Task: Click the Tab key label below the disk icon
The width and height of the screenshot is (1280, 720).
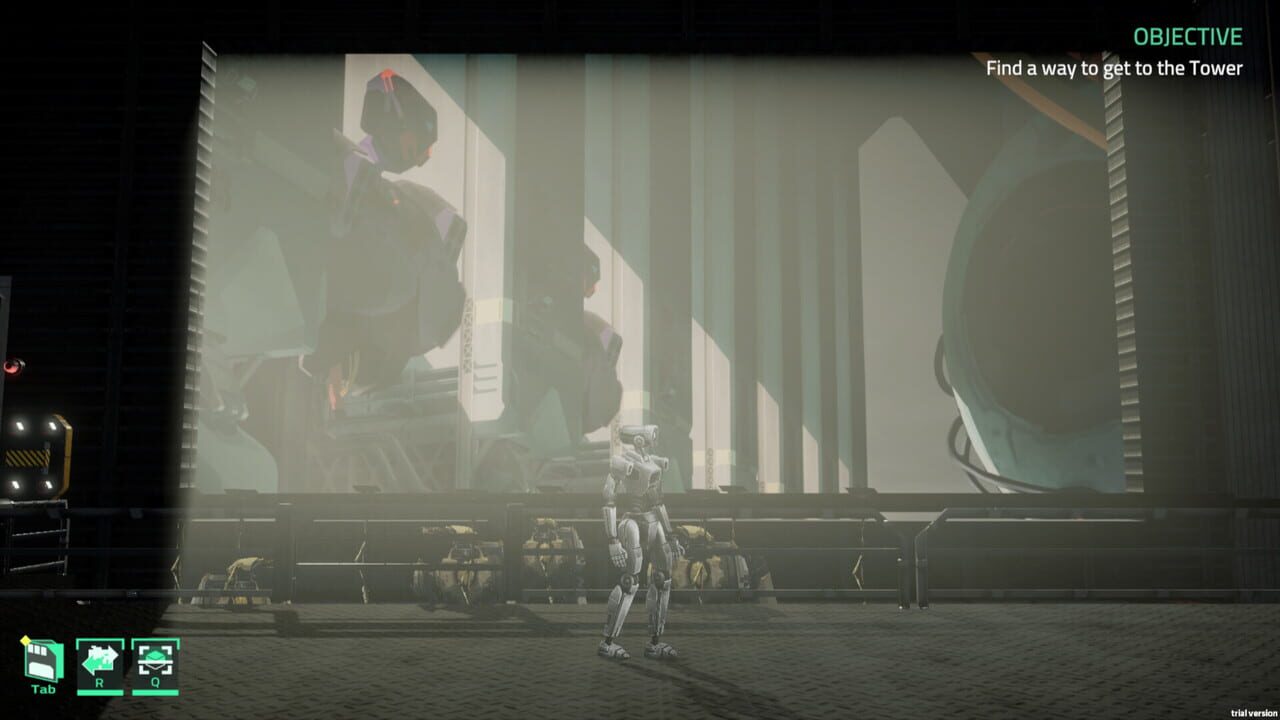Action: (x=43, y=688)
